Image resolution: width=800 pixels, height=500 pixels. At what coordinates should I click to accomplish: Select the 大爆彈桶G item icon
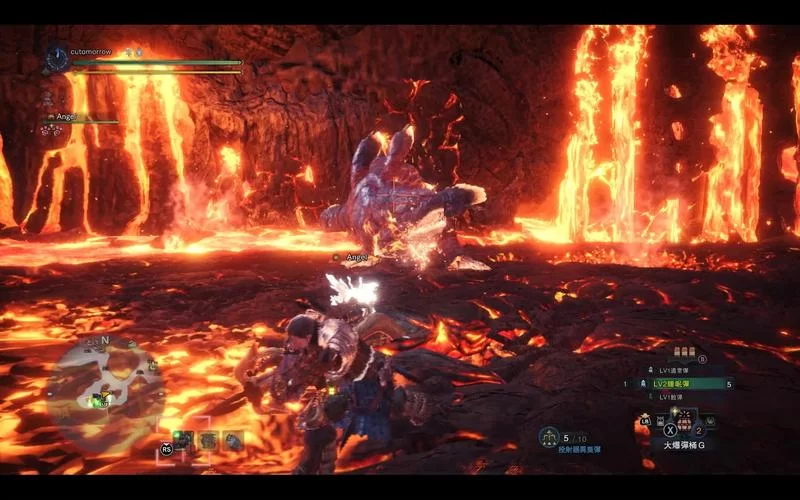coord(685,420)
